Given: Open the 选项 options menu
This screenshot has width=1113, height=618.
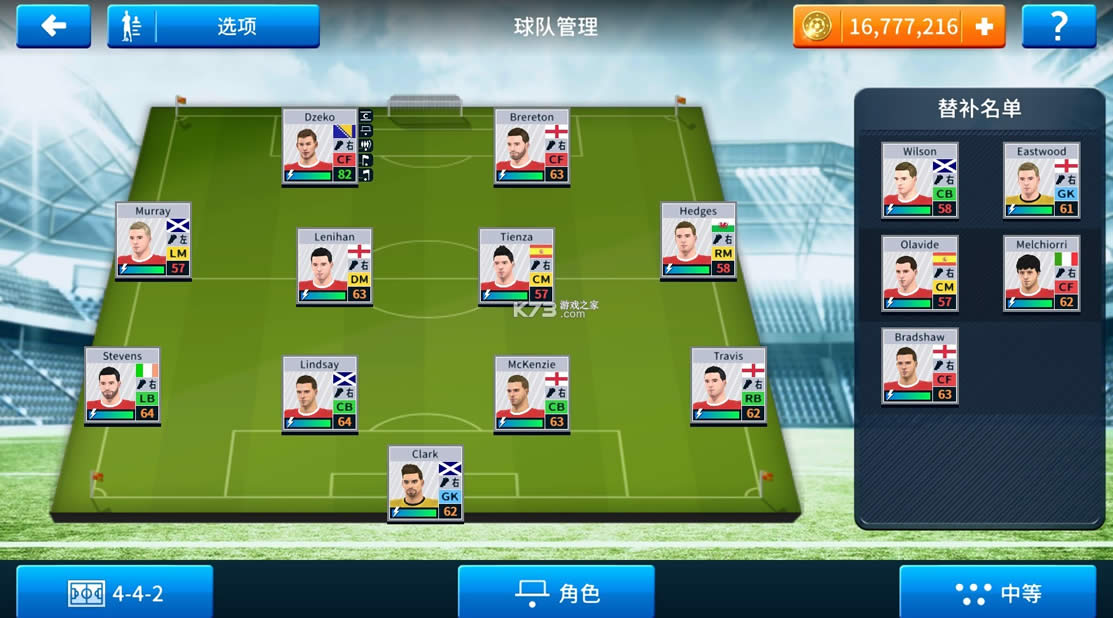Looking at the screenshot, I should (x=214, y=26).
